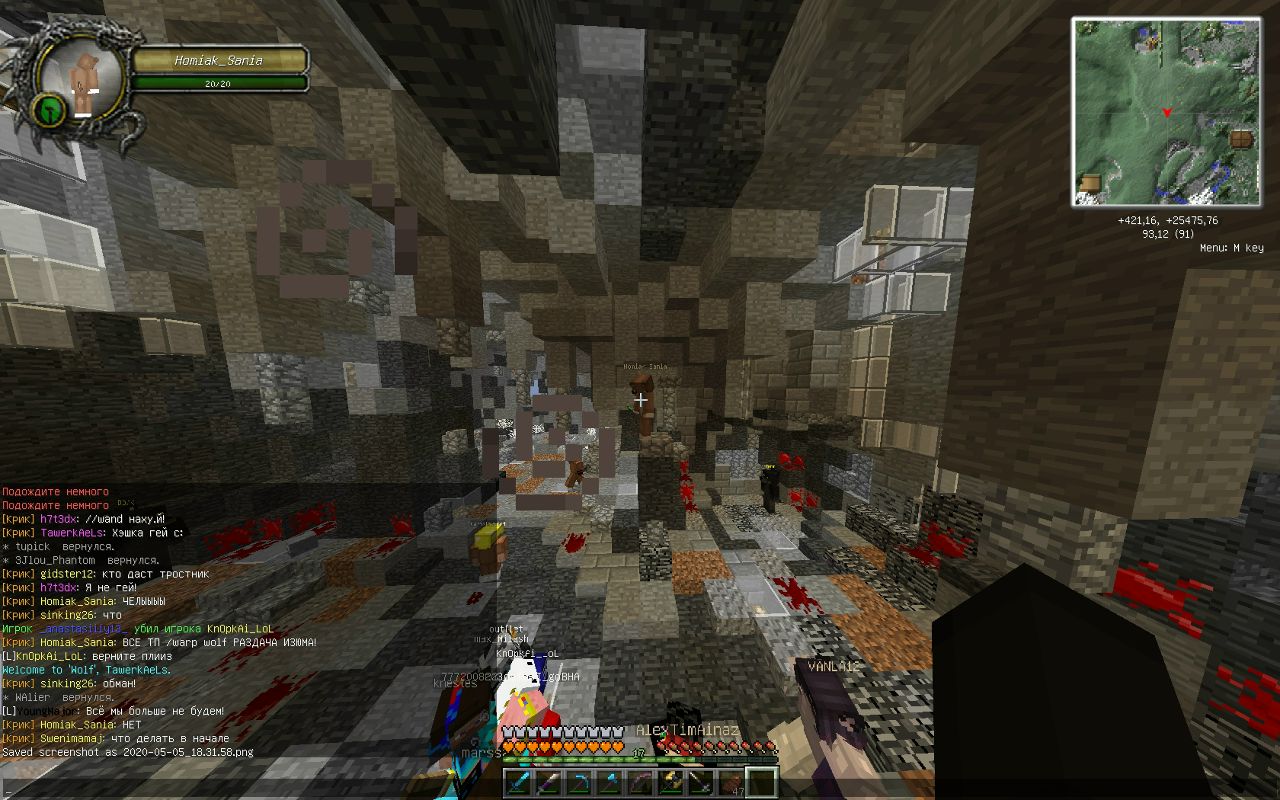
Task: Click the Homiak_Sania name plate
Action: click(x=219, y=61)
